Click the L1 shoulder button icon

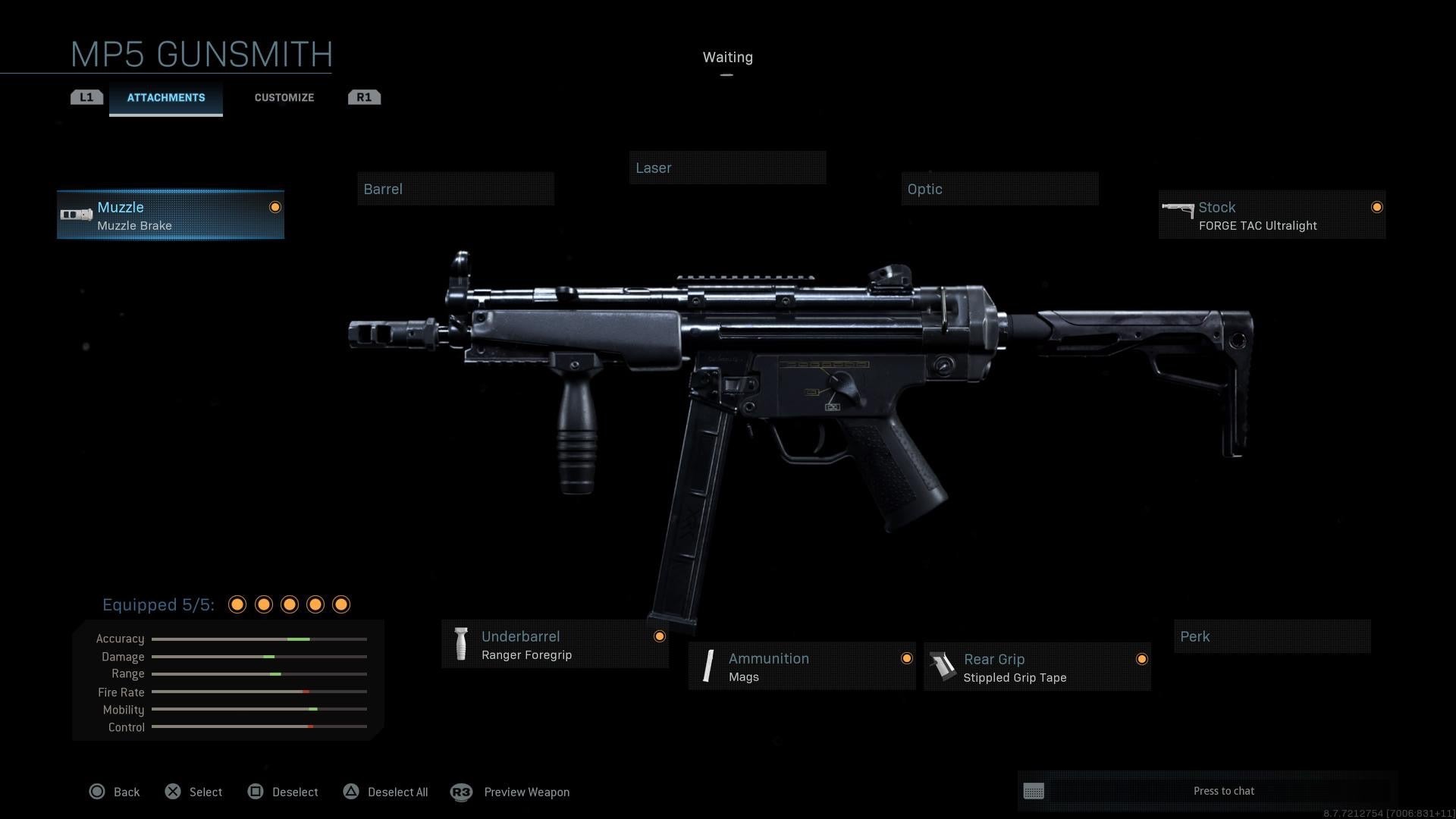coord(86,96)
